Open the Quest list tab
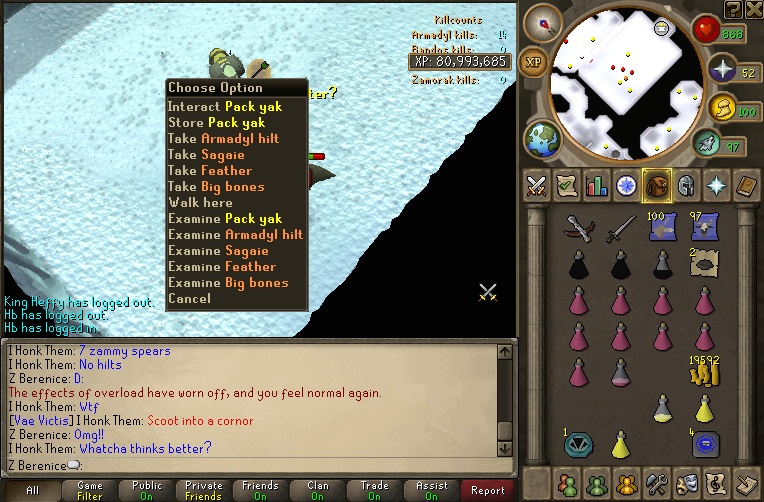The width and height of the screenshot is (764, 502). click(568, 186)
